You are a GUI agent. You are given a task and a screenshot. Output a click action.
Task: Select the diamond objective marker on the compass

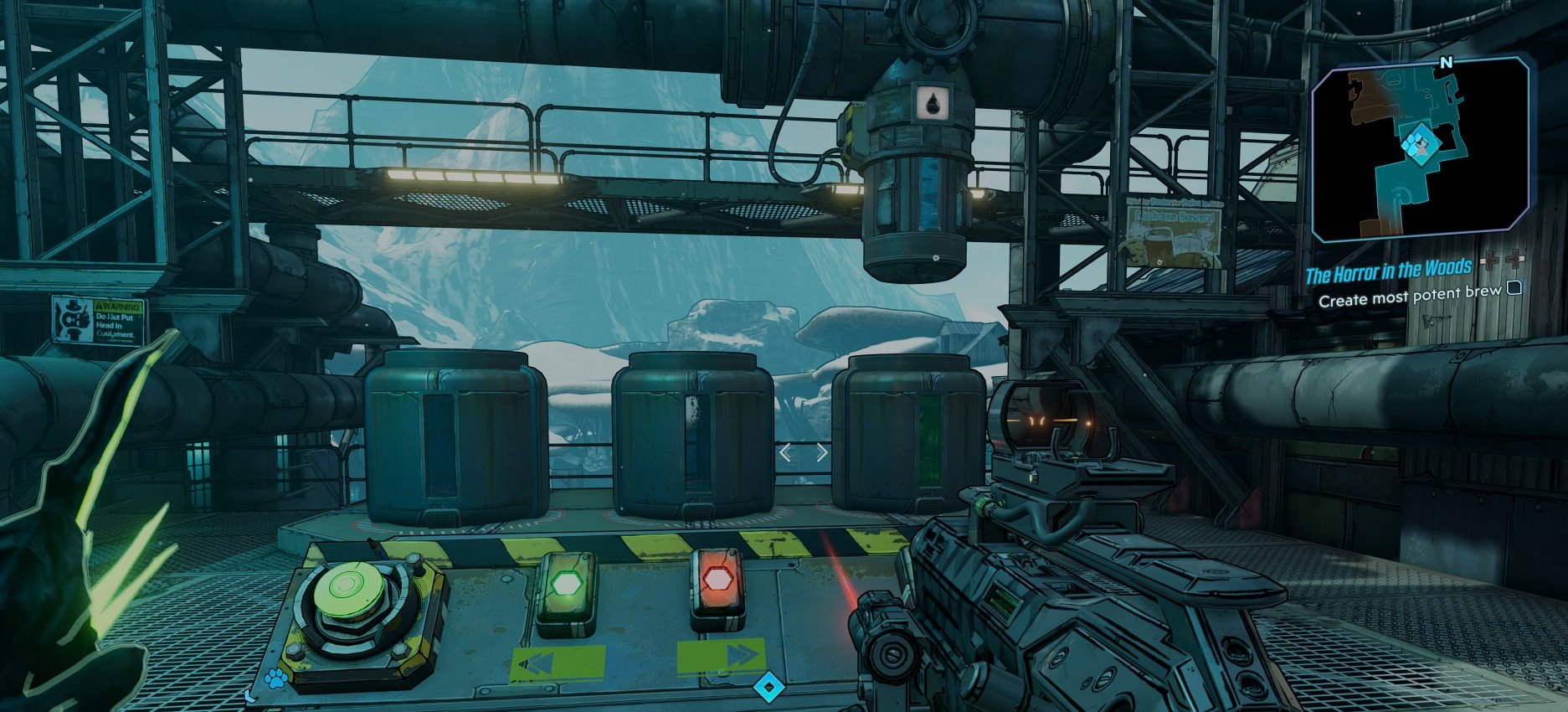(x=767, y=688)
